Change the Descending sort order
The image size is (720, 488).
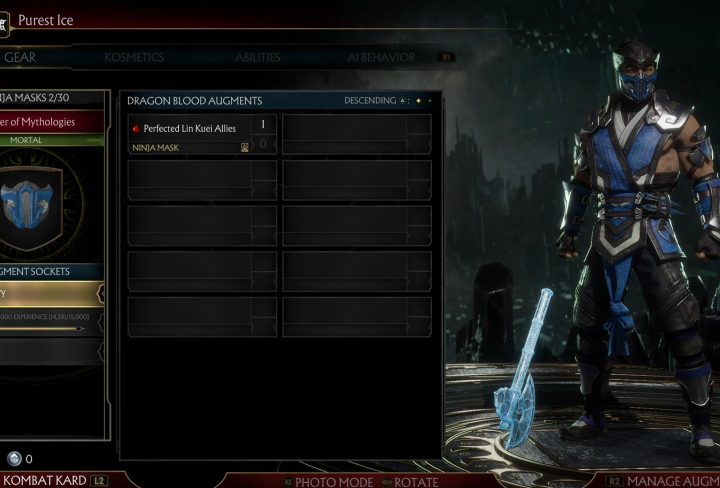370,101
